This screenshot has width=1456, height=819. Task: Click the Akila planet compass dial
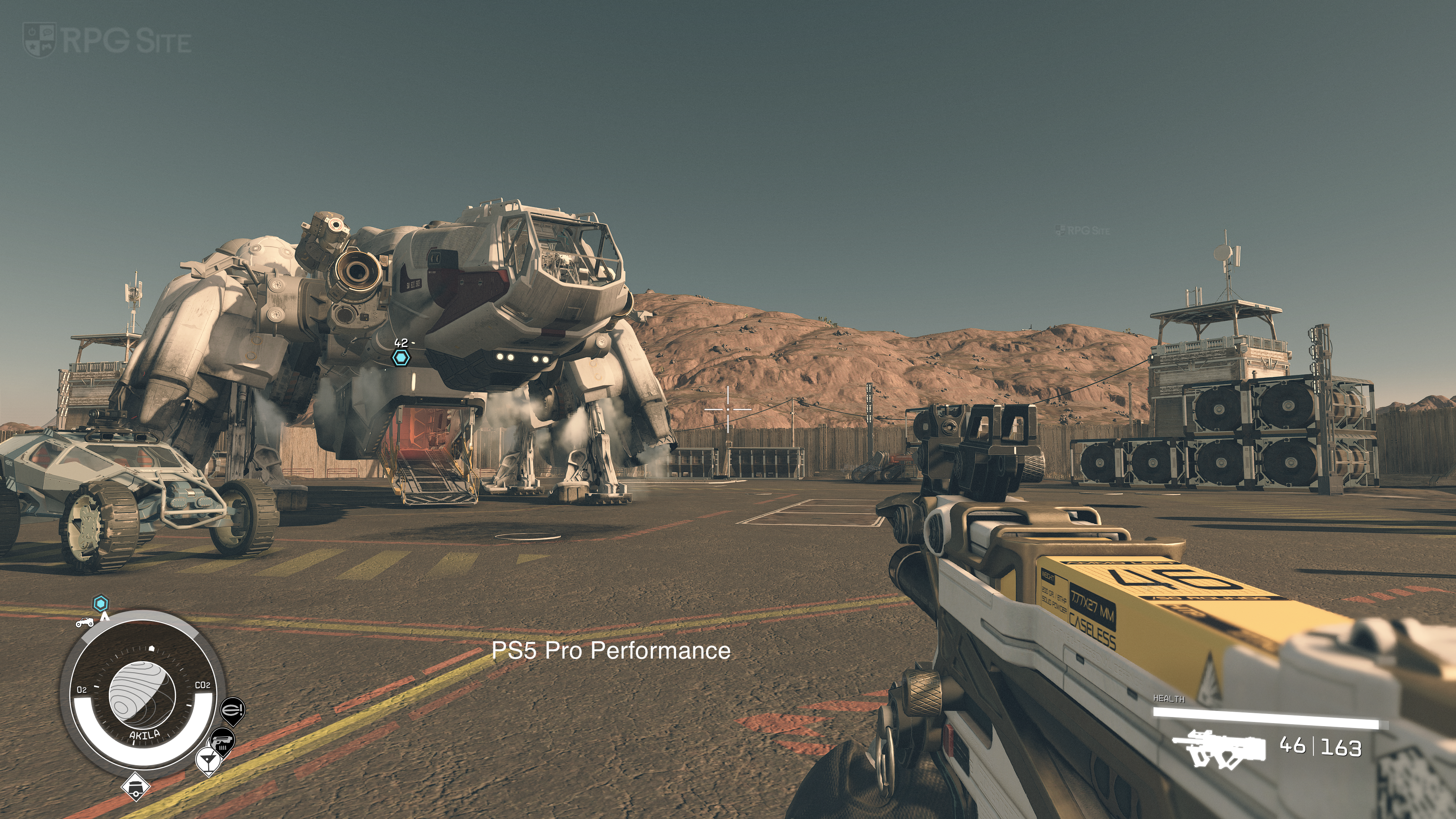(x=138, y=695)
